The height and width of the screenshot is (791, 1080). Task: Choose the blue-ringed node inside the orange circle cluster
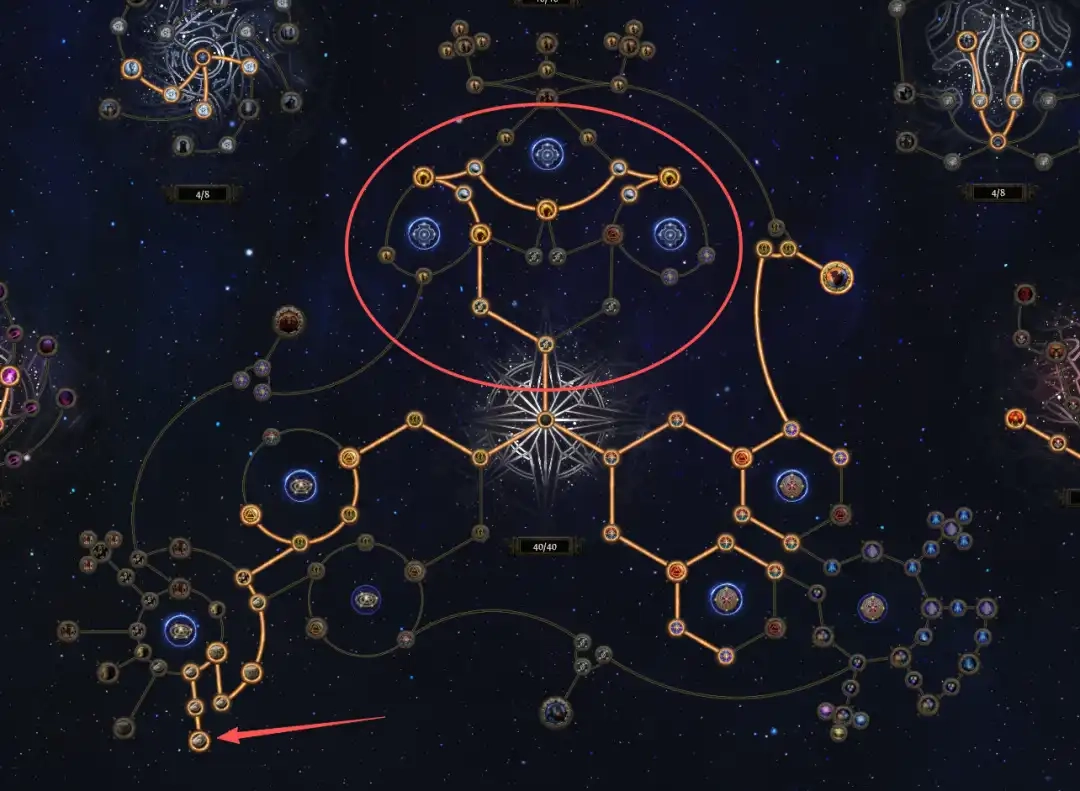[x=300, y=487]
